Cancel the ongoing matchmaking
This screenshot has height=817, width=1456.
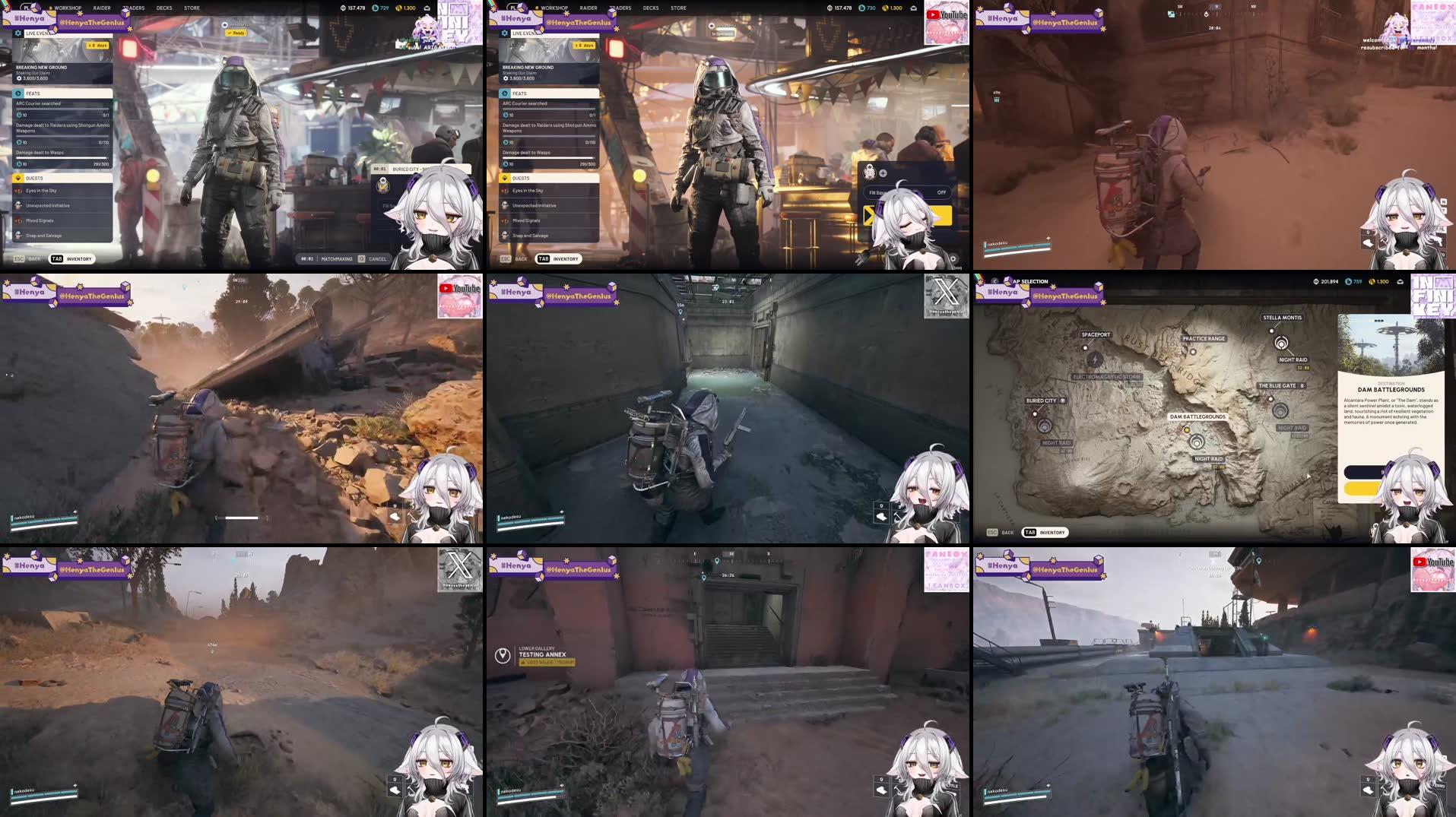378,258
